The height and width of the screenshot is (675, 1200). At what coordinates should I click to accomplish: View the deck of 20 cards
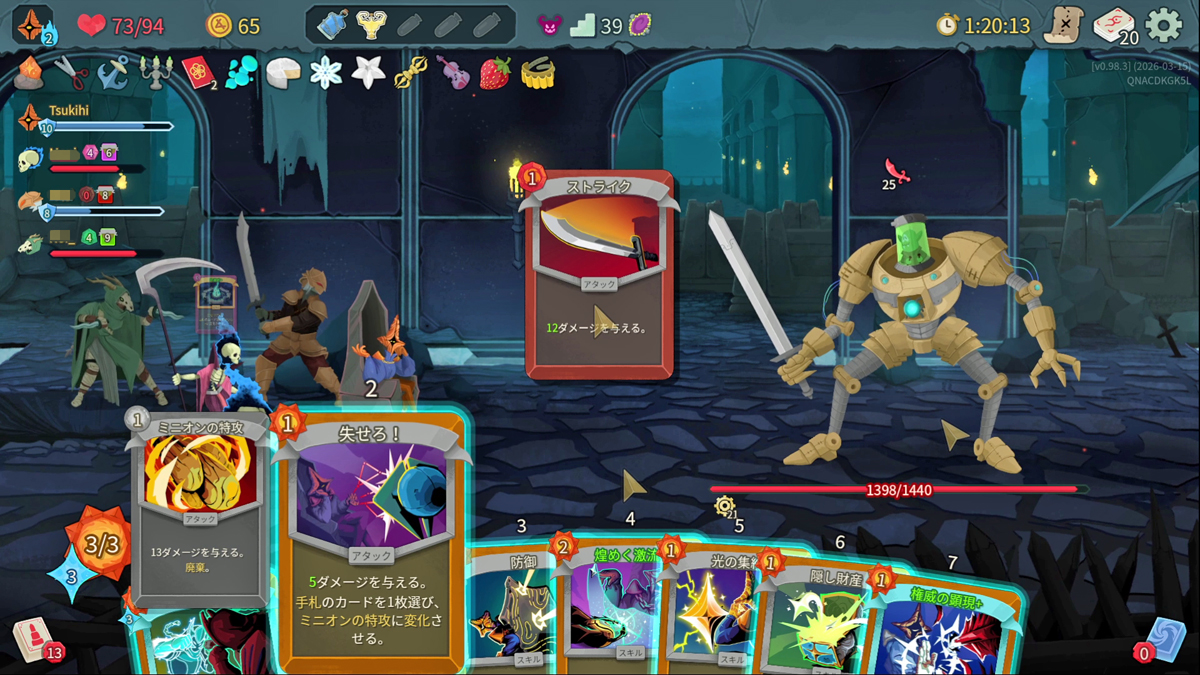pyautogui.click(x=1113, y=25)
